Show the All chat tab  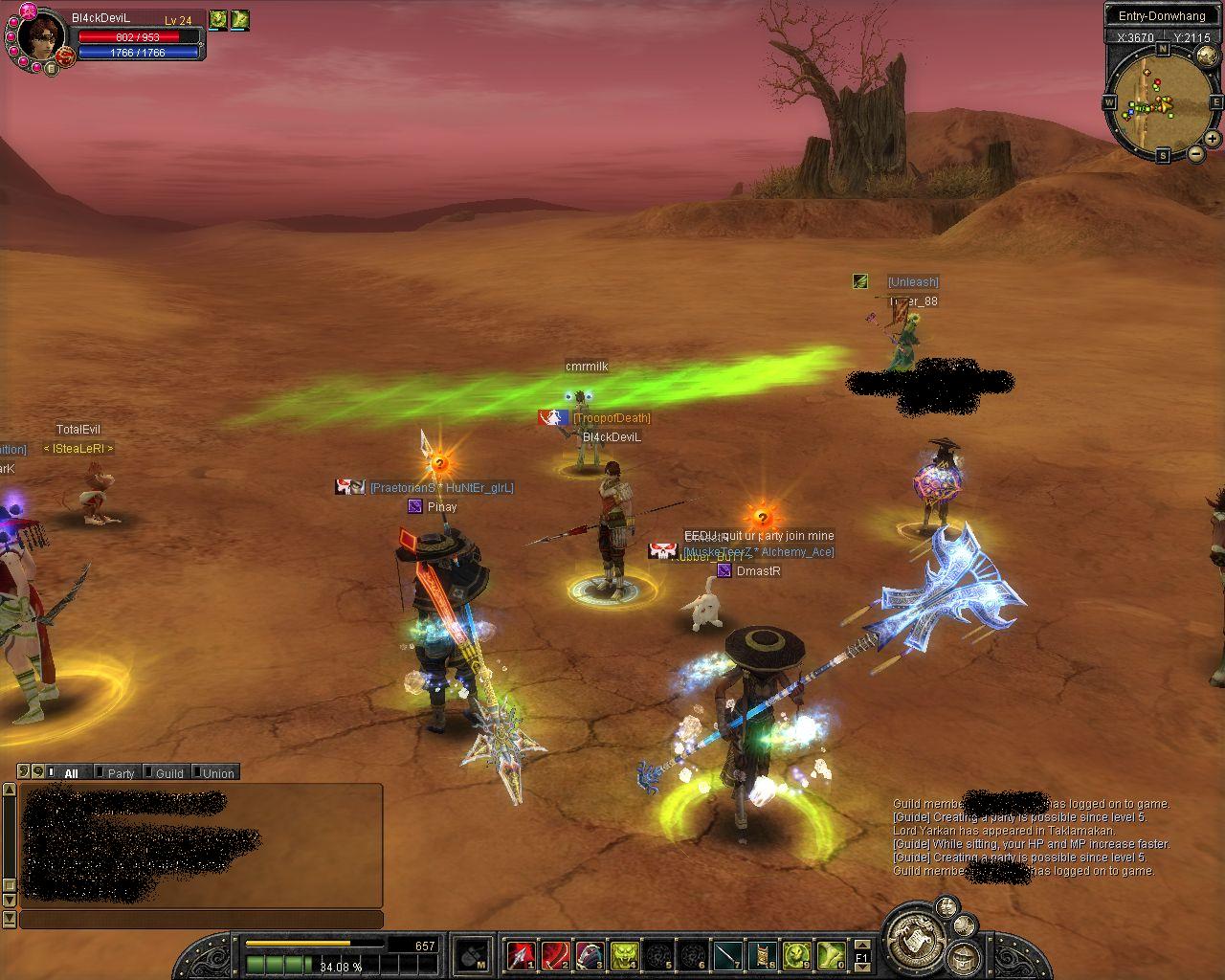70,773
